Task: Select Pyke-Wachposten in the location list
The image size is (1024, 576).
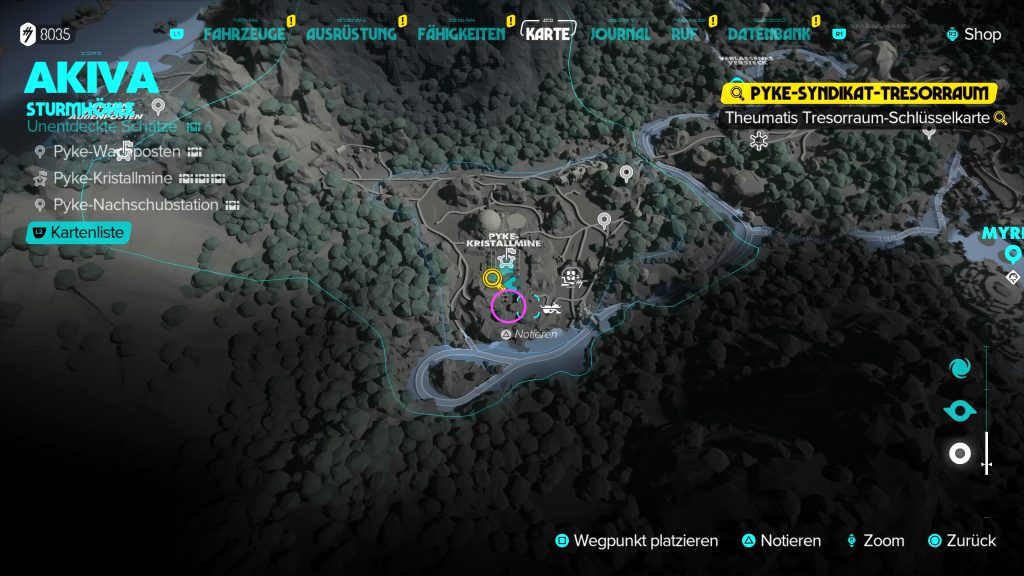Action: point(117,152)
